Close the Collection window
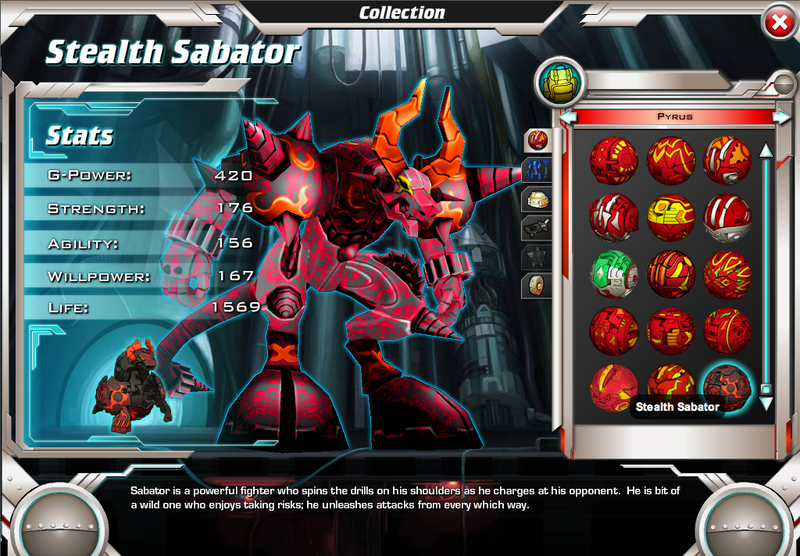Screen dimensions: 800x556 coord(776,22)
